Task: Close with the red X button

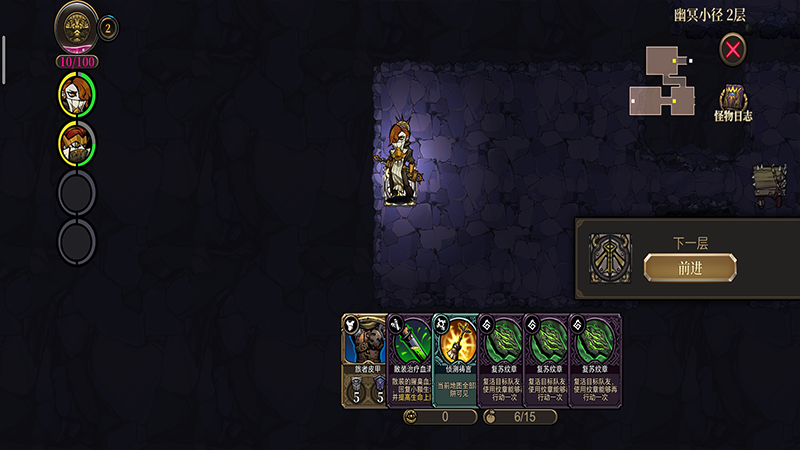Action: point(734,48)
